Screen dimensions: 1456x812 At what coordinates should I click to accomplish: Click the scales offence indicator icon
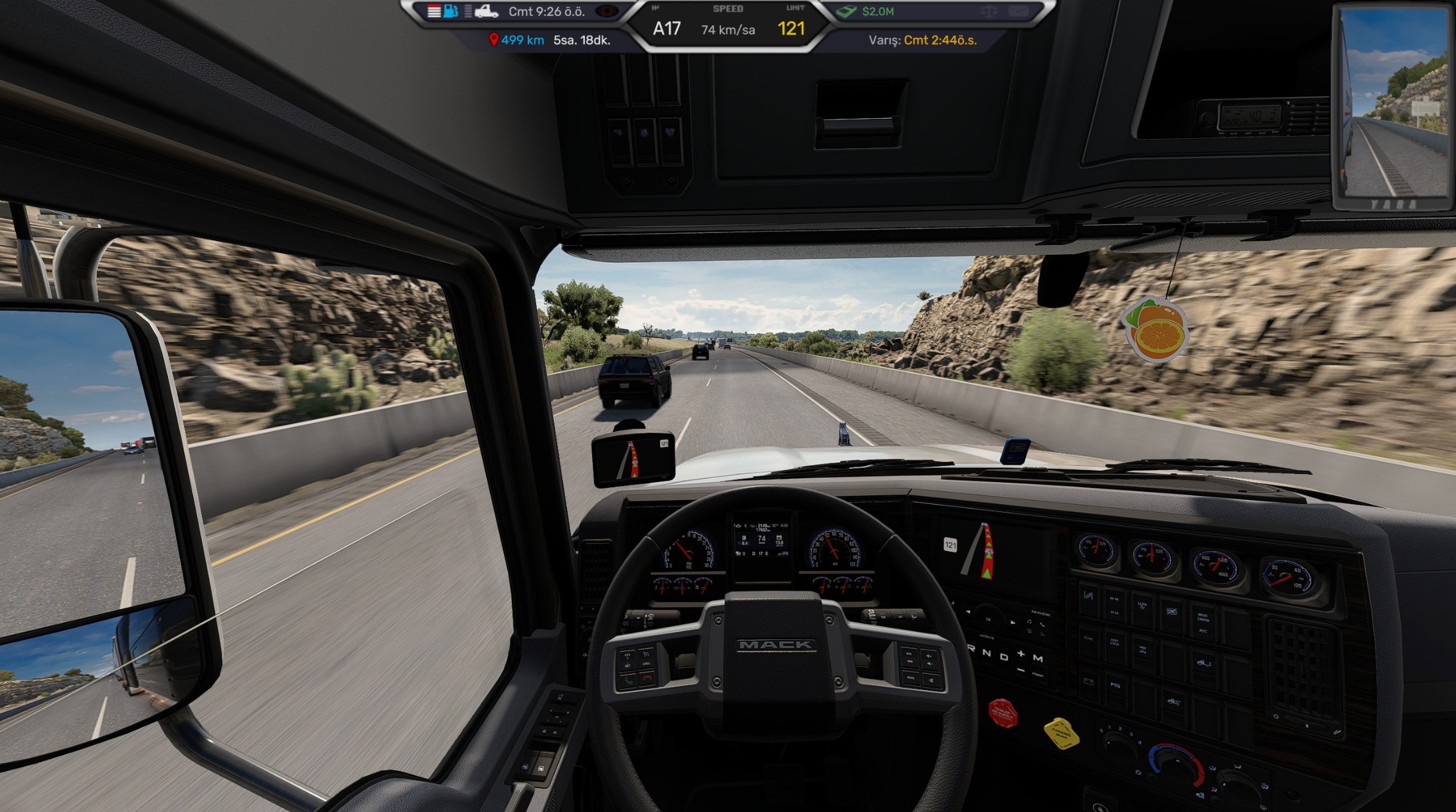pos(989,11)
